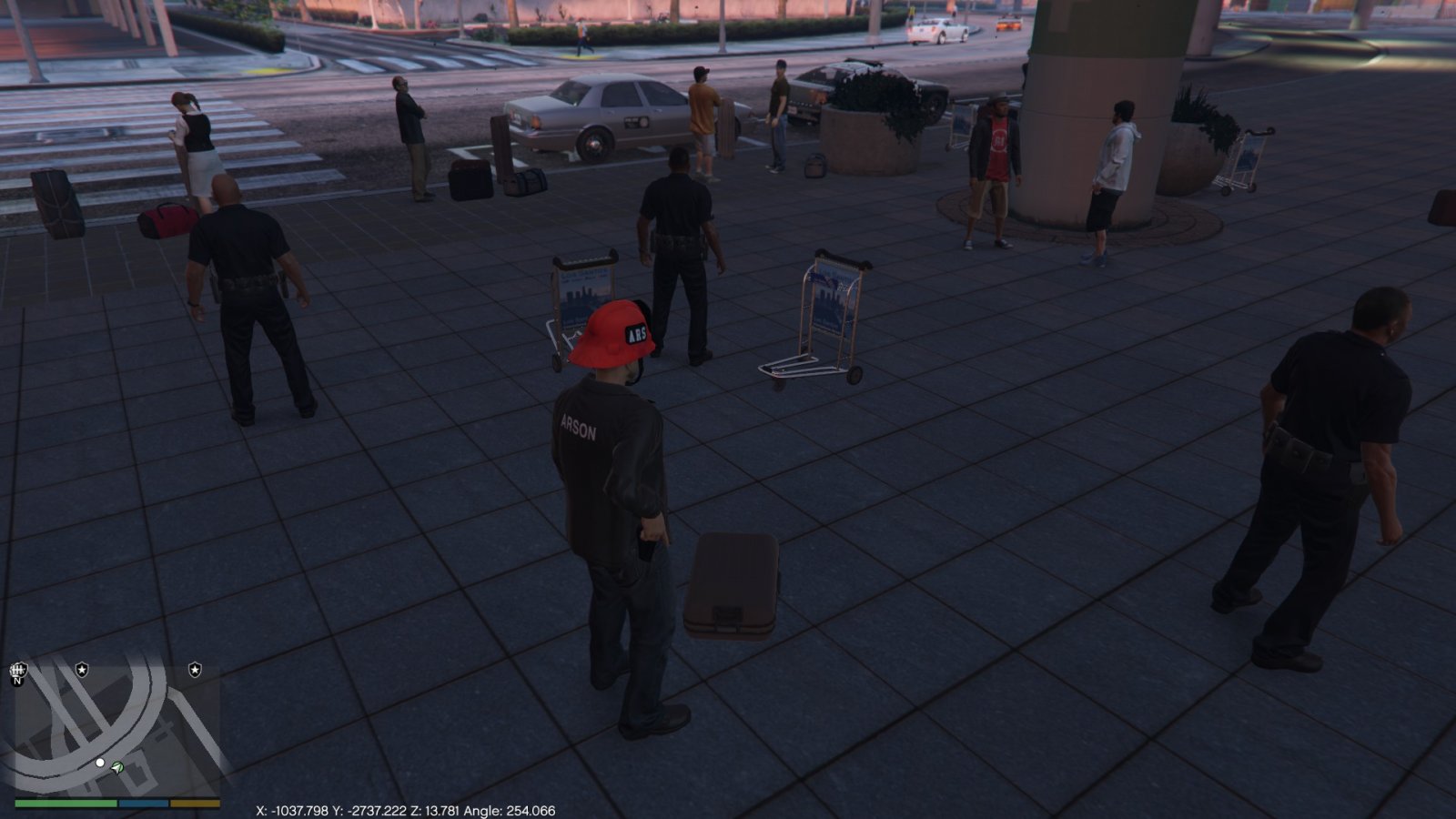The image size is (1456, 819).
Task: Toggle the blue armor bar segment
Action: click(x=143, y=803)
